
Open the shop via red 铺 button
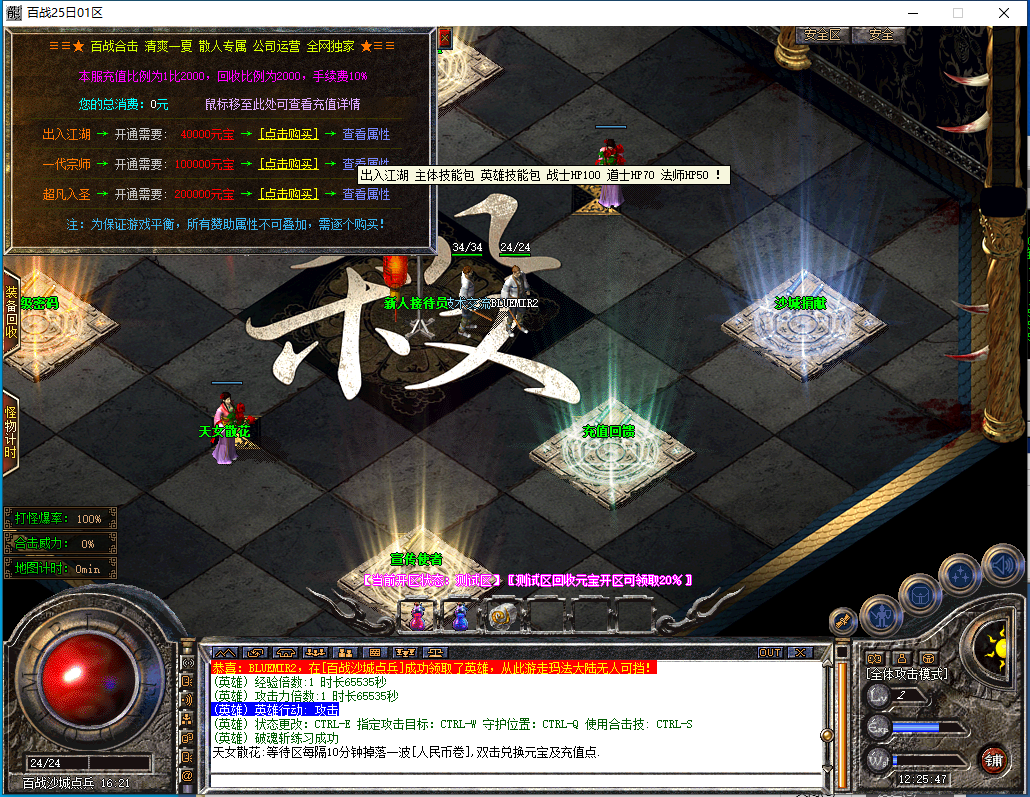point(992,759)
